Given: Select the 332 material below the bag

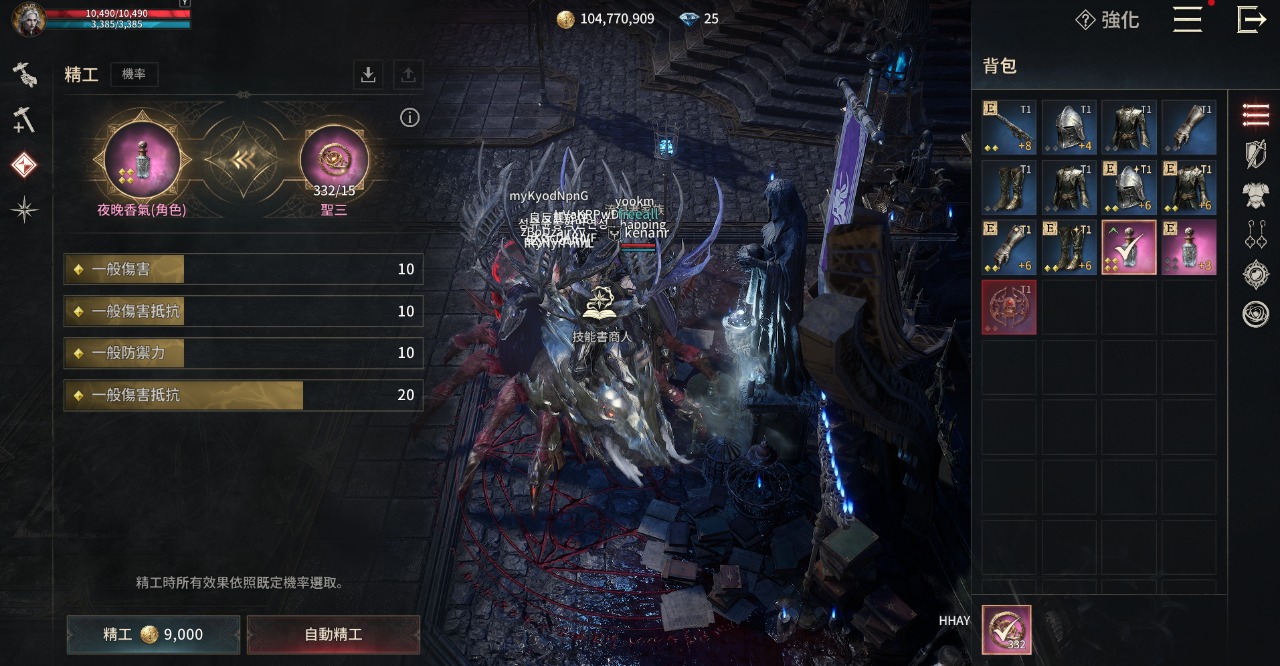Looking at the screenshot, I should 1006,630.
